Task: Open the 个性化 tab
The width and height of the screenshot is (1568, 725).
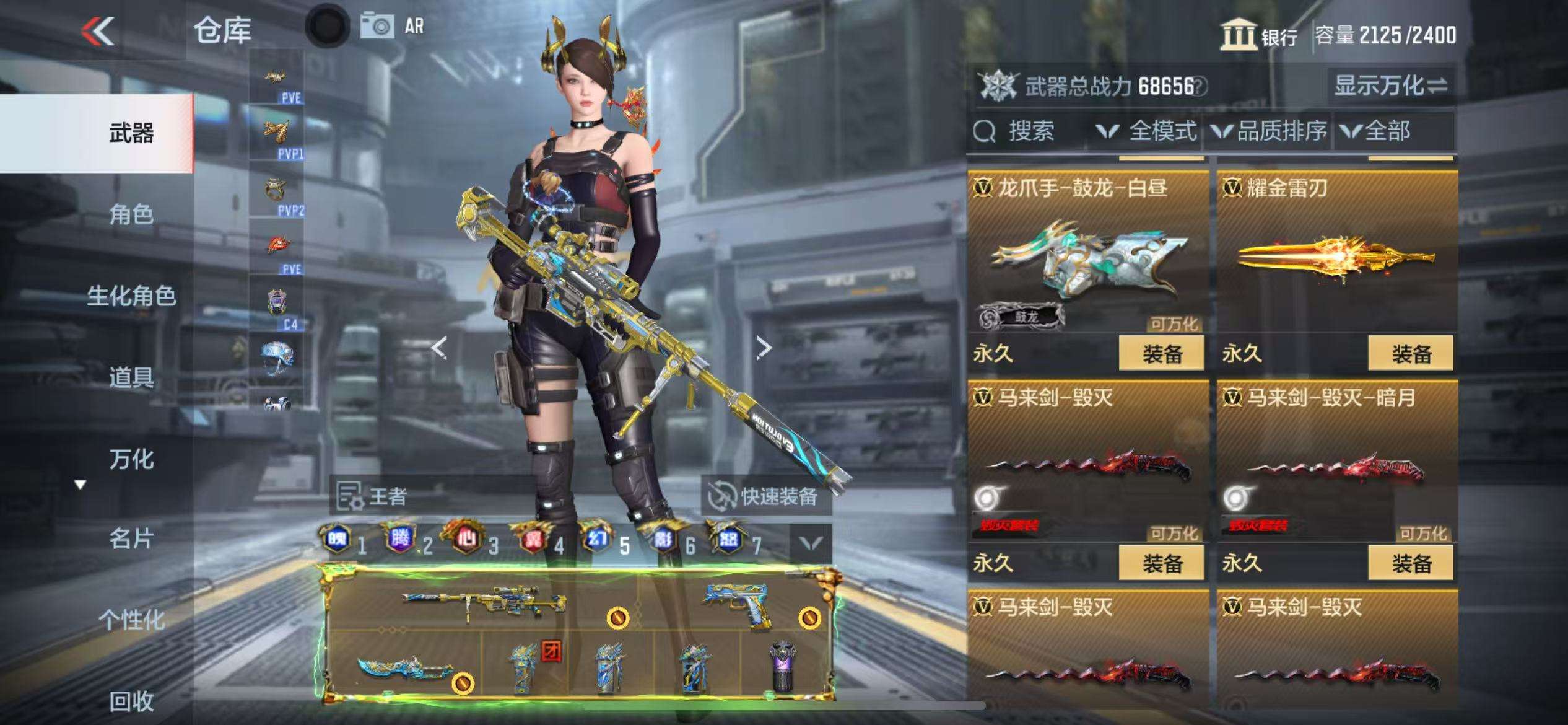Action: [131, 620]
